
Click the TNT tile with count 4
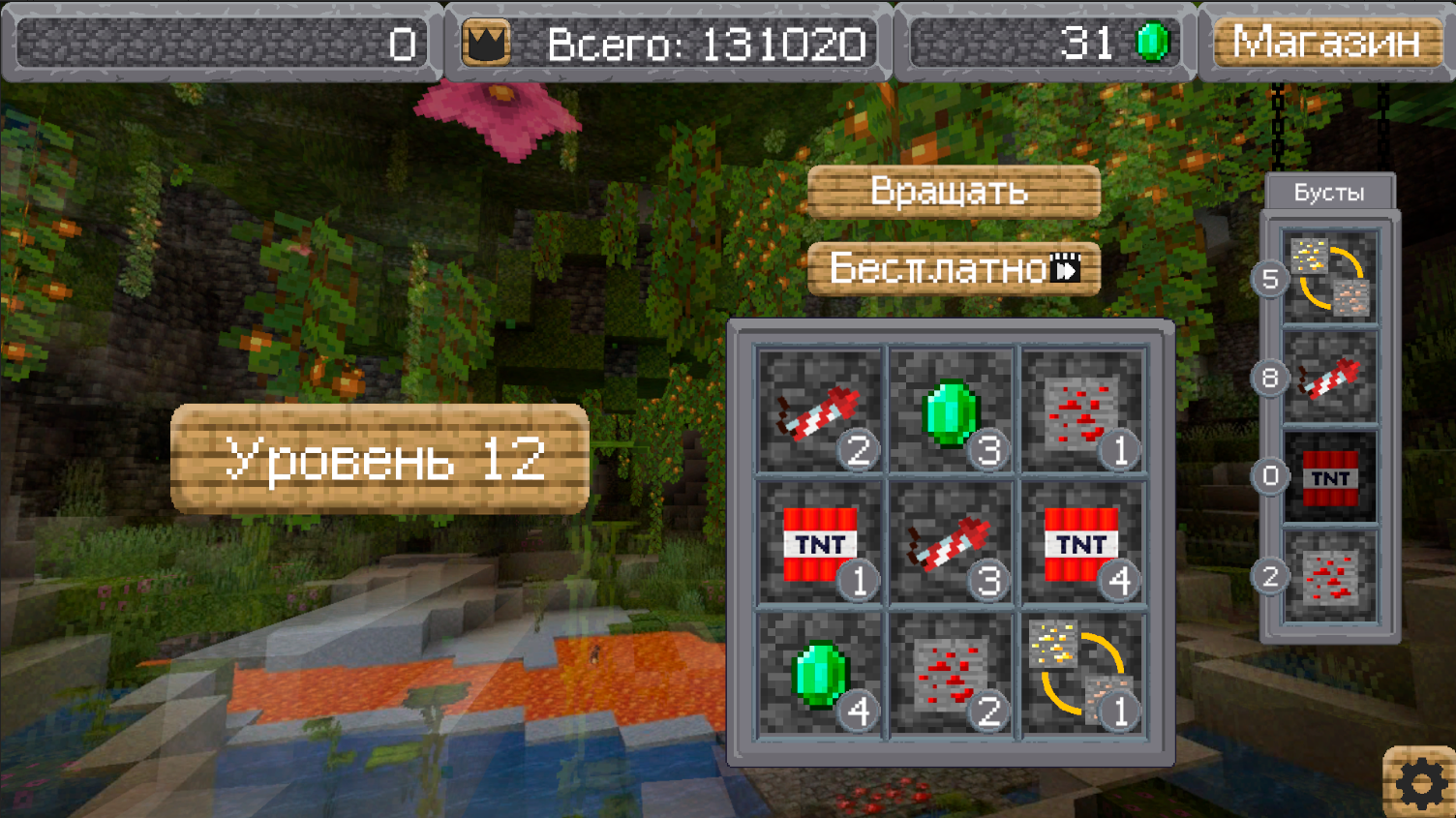pyautogui.click(x=1082, y=545)
